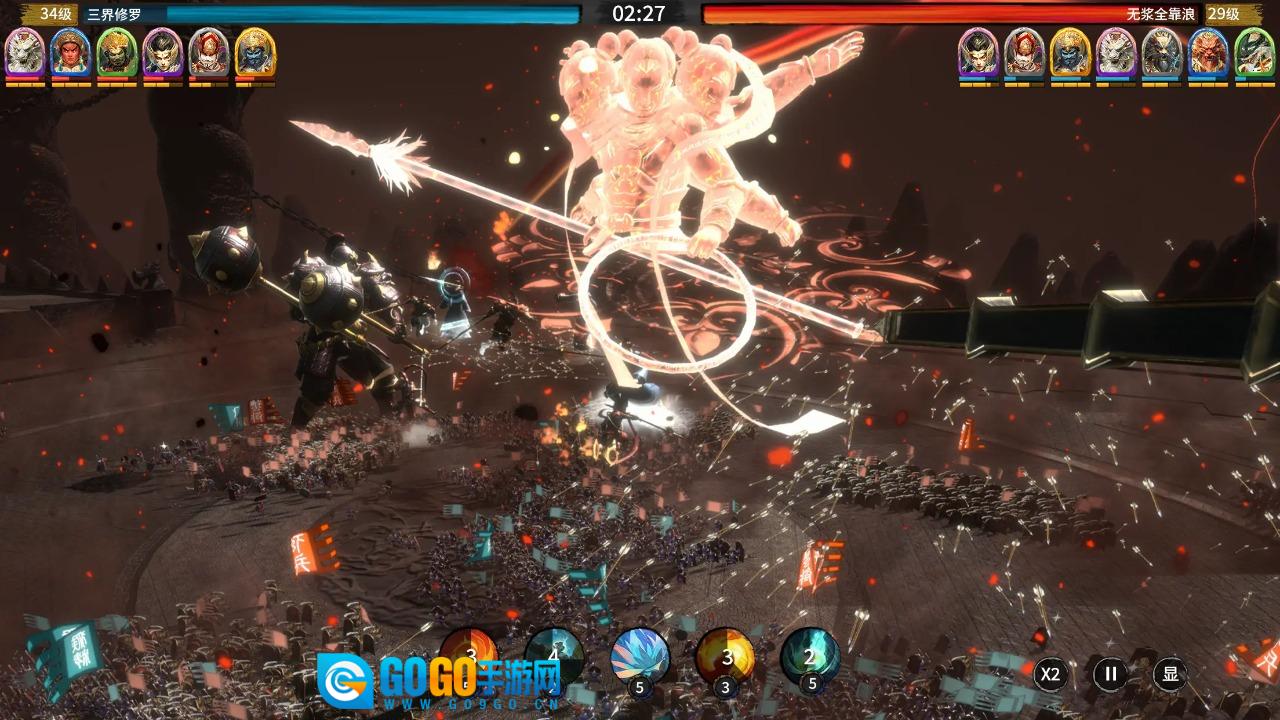Pause the battle

pyautogui.click(x=1110, y=674)
